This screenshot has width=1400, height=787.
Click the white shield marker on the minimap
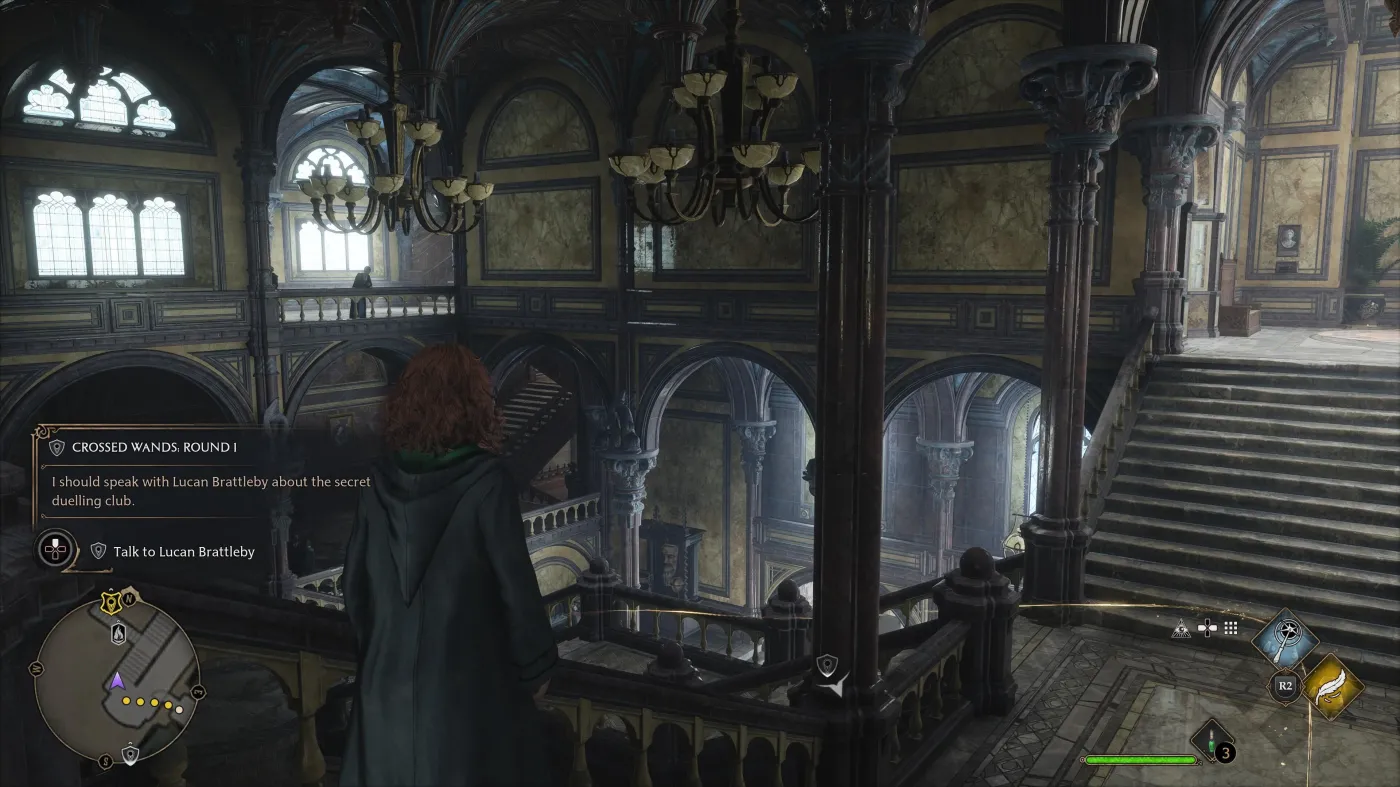(130, 755)
